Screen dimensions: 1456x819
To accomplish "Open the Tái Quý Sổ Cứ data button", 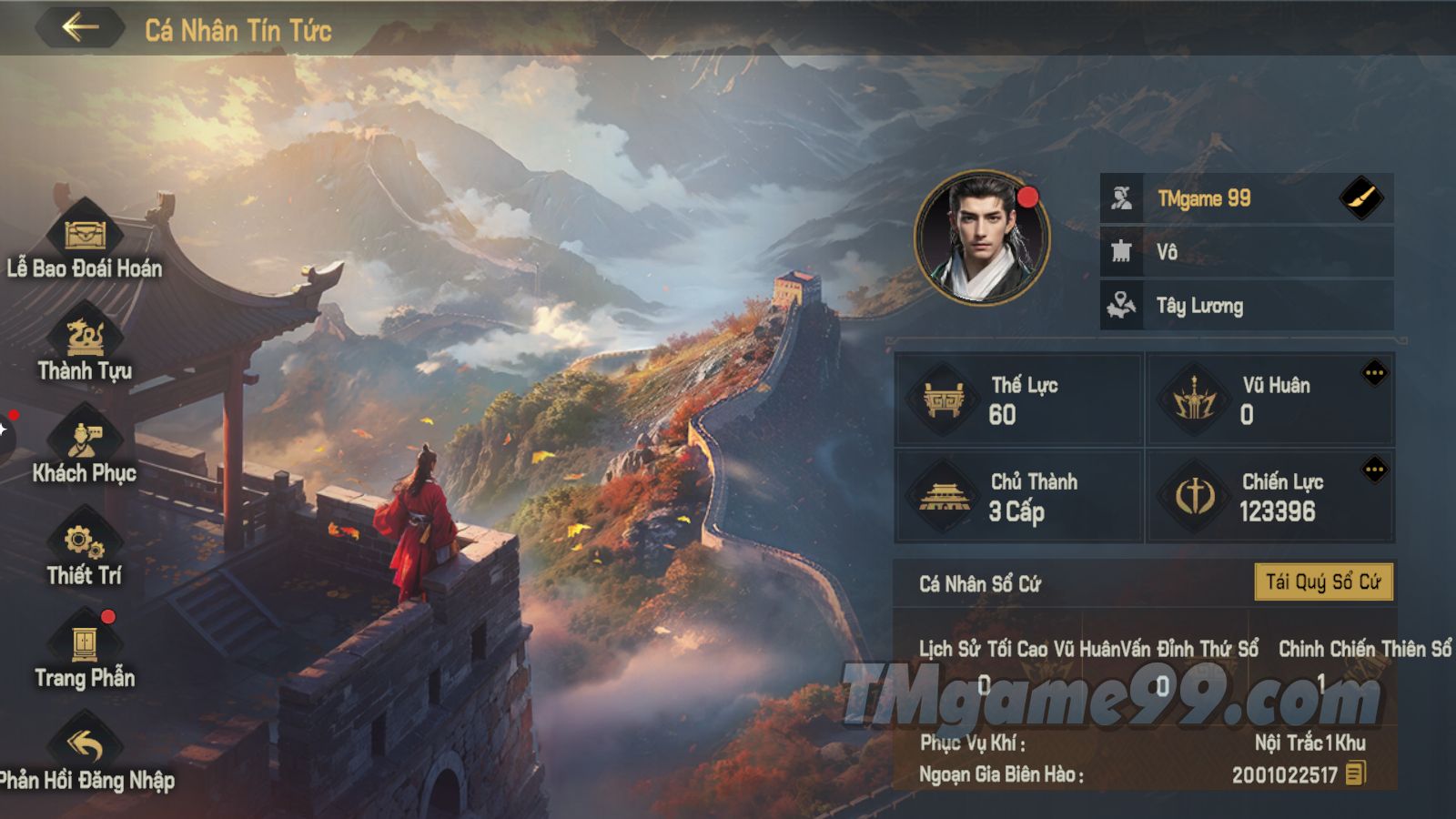I will 1323,582.
